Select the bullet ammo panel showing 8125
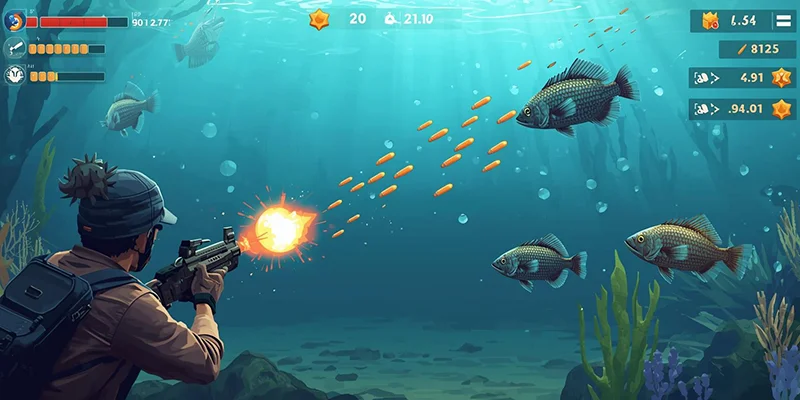 pyautogui.click(x=757, y=49)
